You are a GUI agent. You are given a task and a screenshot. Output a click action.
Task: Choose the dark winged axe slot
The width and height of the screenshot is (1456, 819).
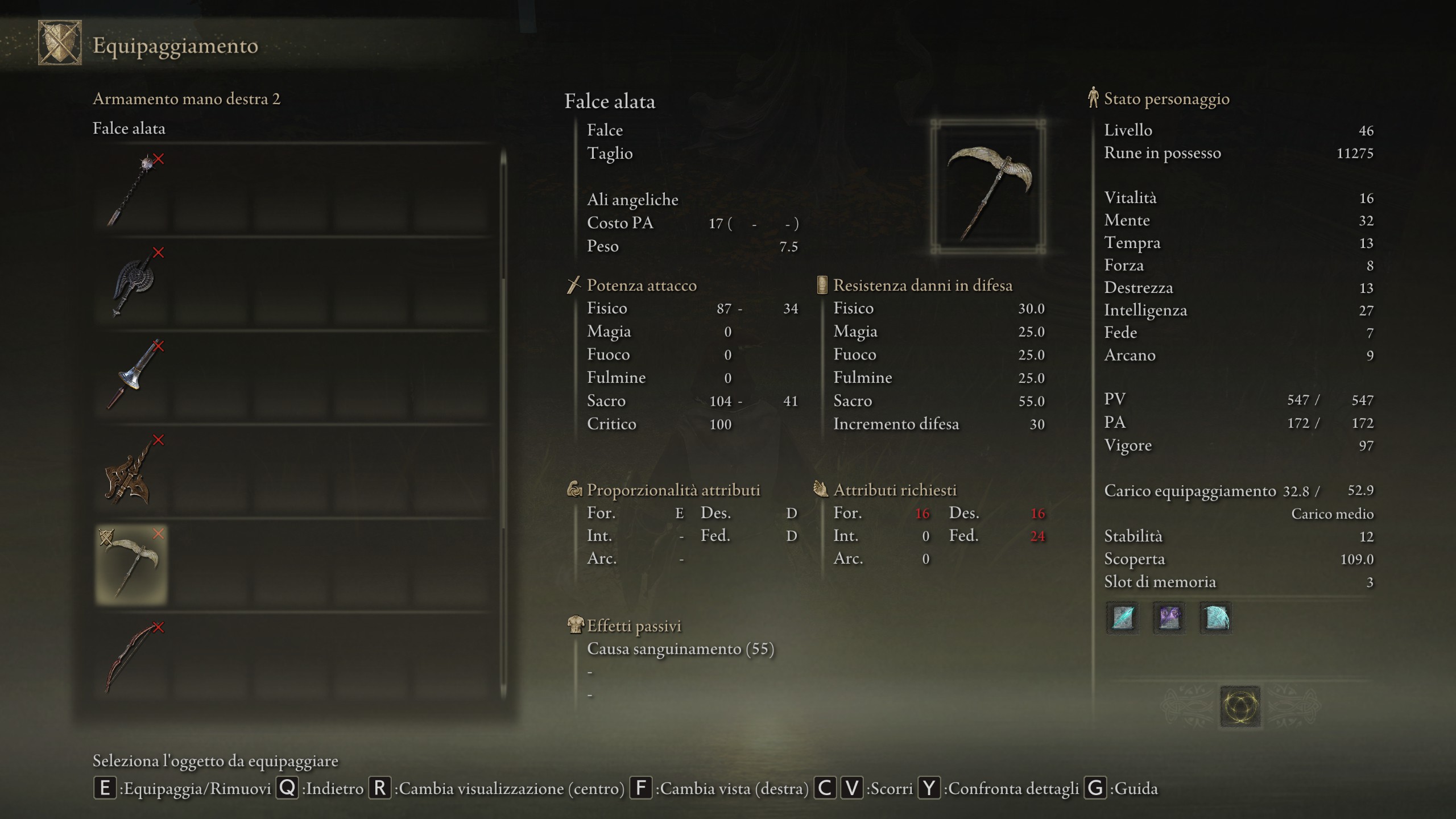tap(132, 283)
